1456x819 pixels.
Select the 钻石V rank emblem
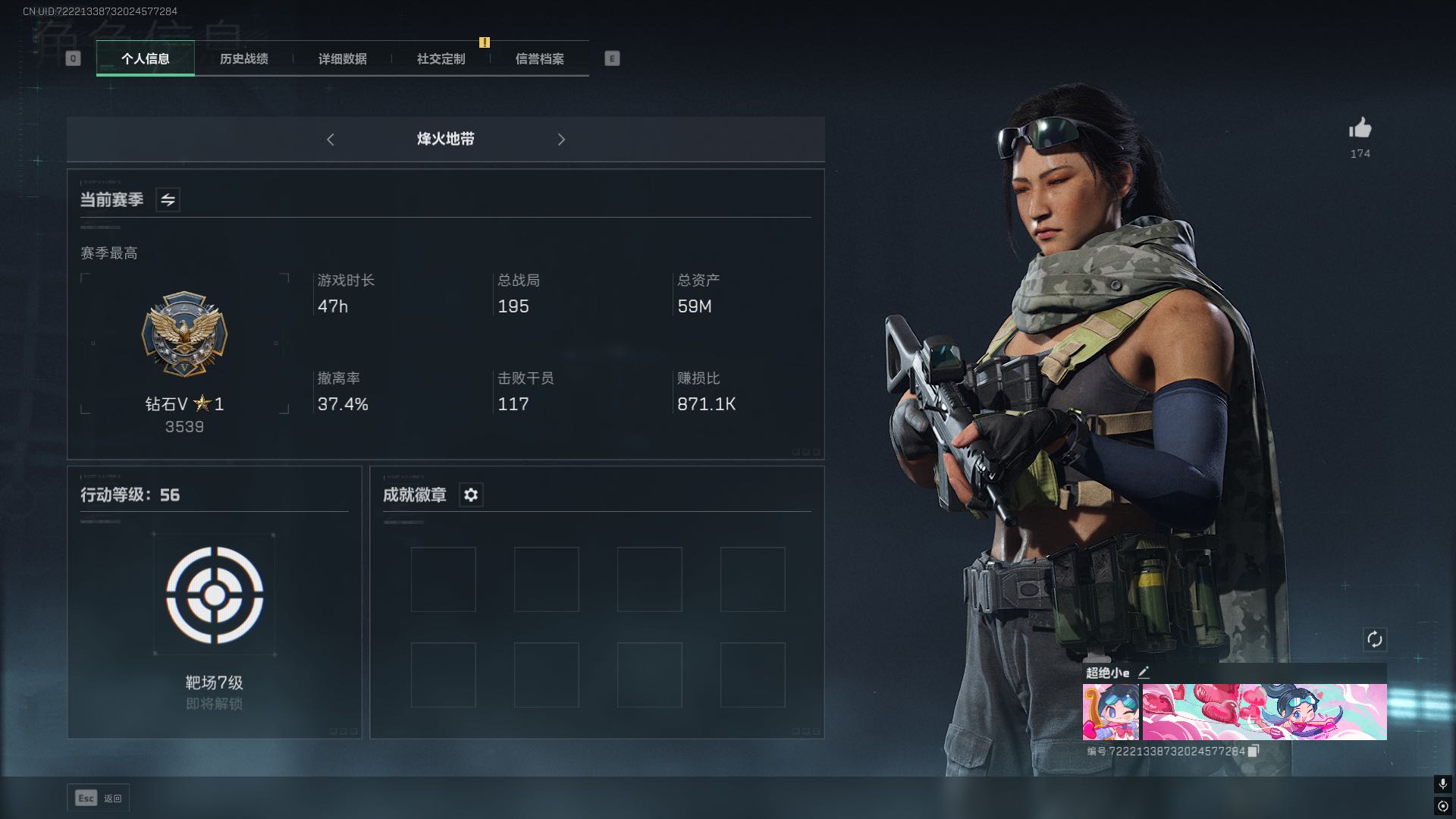(184, 334)
